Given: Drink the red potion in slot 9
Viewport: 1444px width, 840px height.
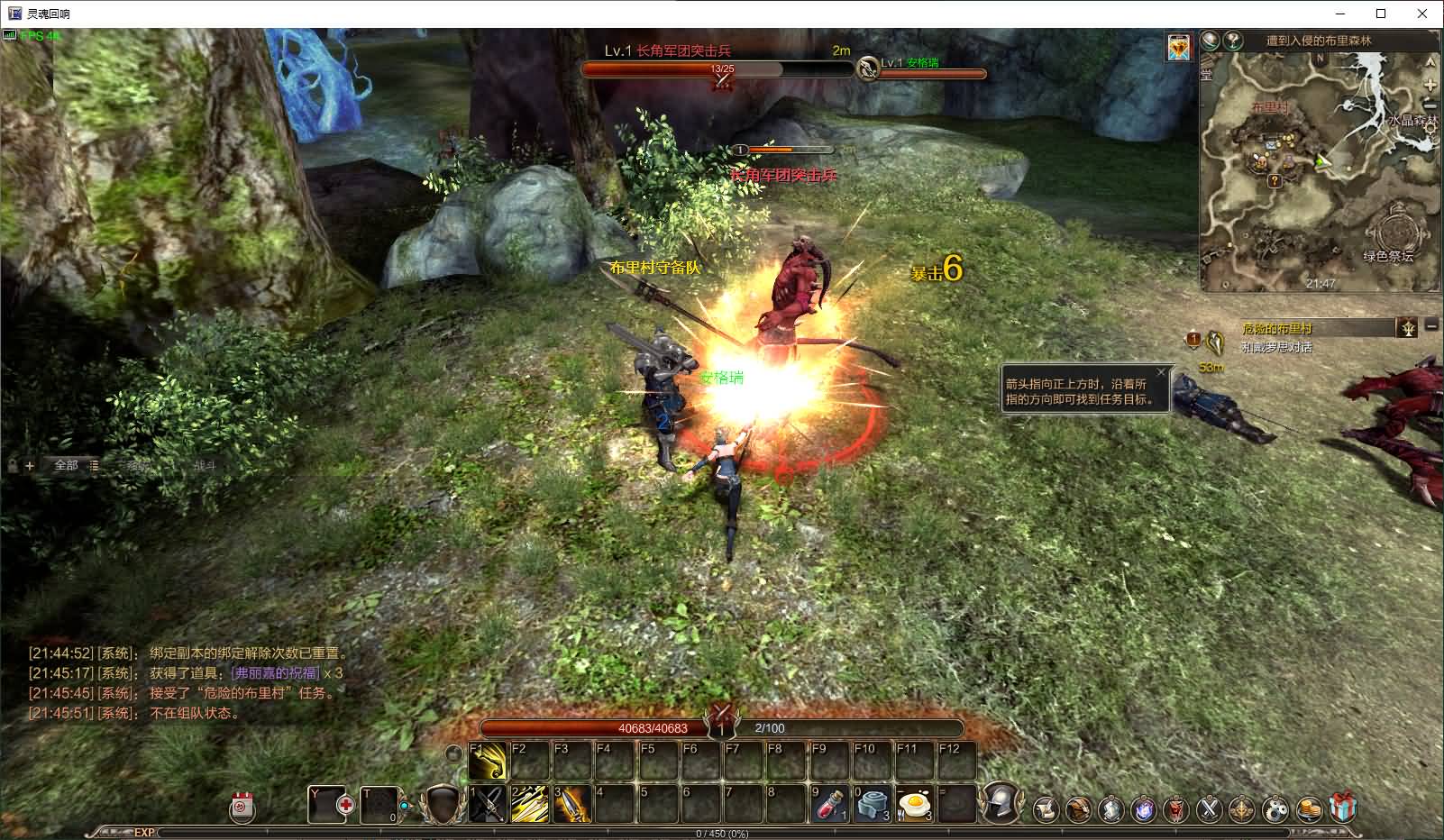Looking at the screenshot, I should (x=830, y=804).
